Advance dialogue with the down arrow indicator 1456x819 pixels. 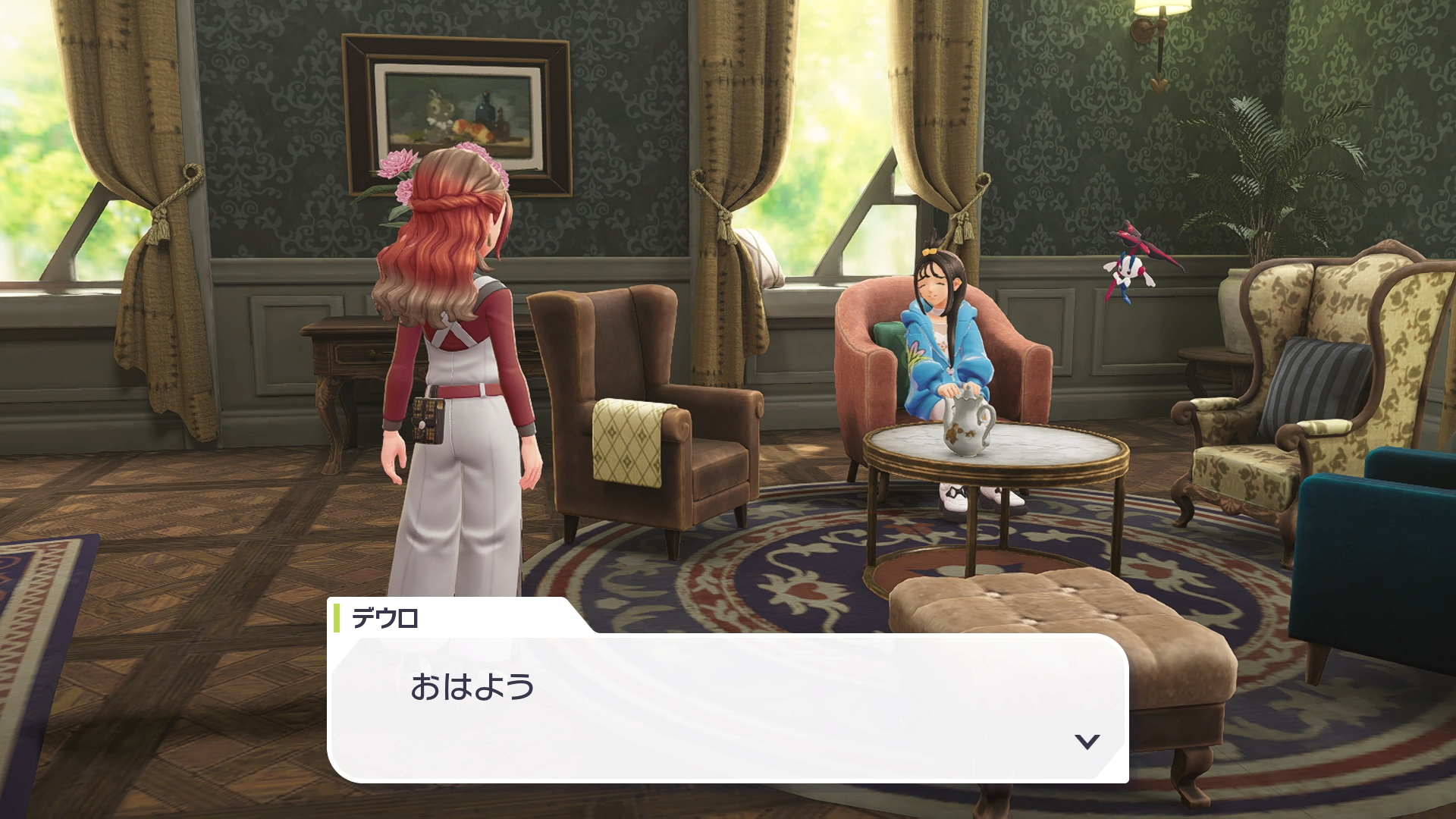(1087, 741)
